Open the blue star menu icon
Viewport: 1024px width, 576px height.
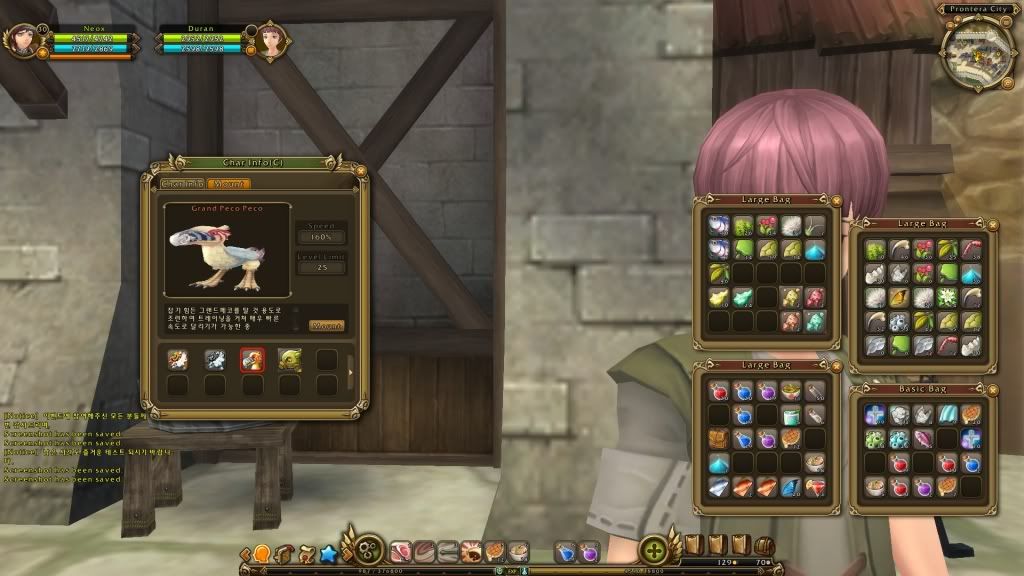(x=327, y=552)
